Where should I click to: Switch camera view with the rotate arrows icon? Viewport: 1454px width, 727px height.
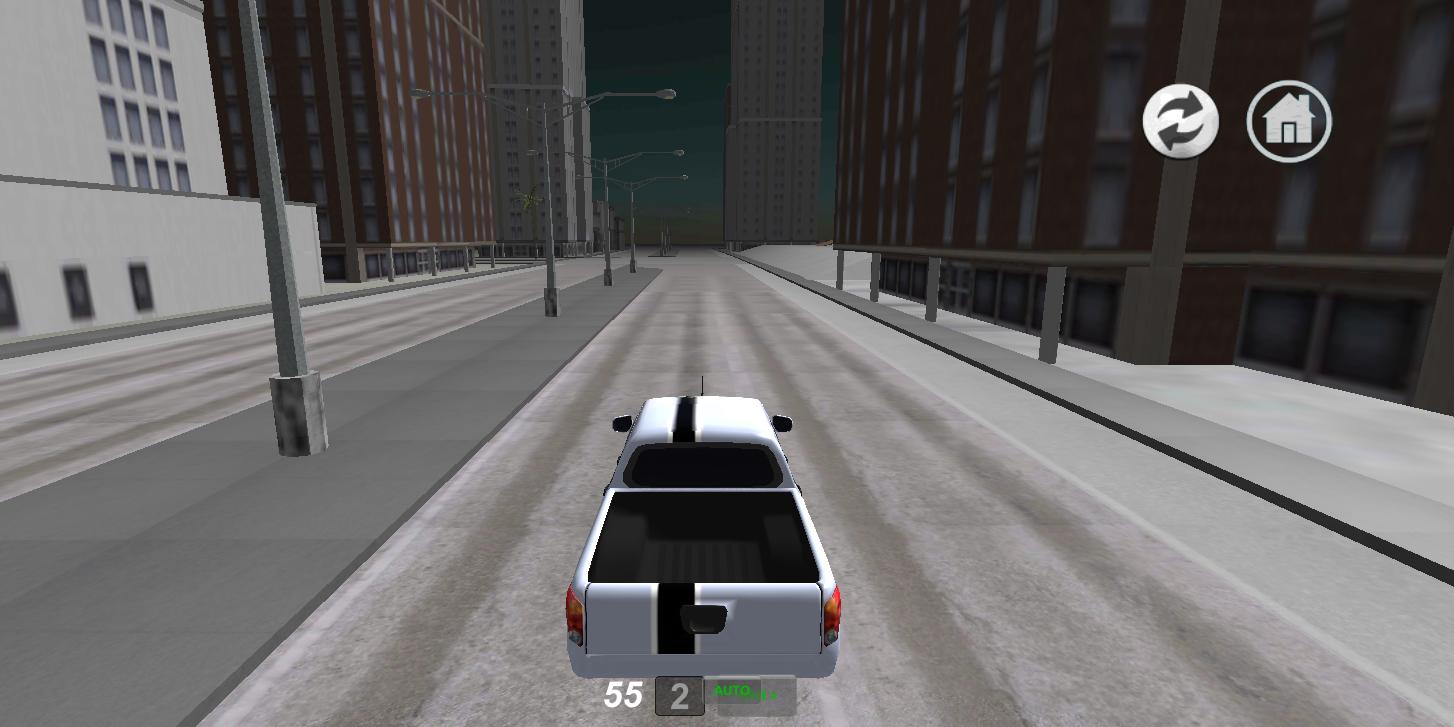[x=1180, y=120]
